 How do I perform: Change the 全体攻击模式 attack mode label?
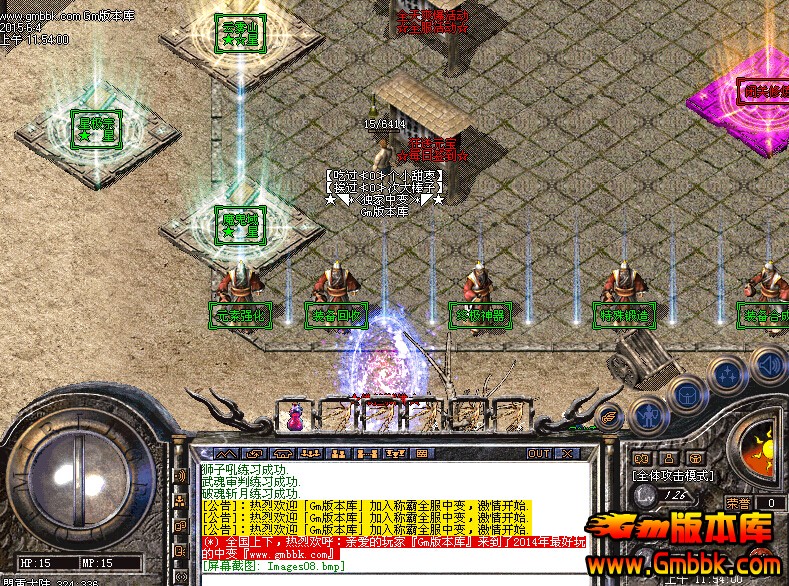[673, 476]
